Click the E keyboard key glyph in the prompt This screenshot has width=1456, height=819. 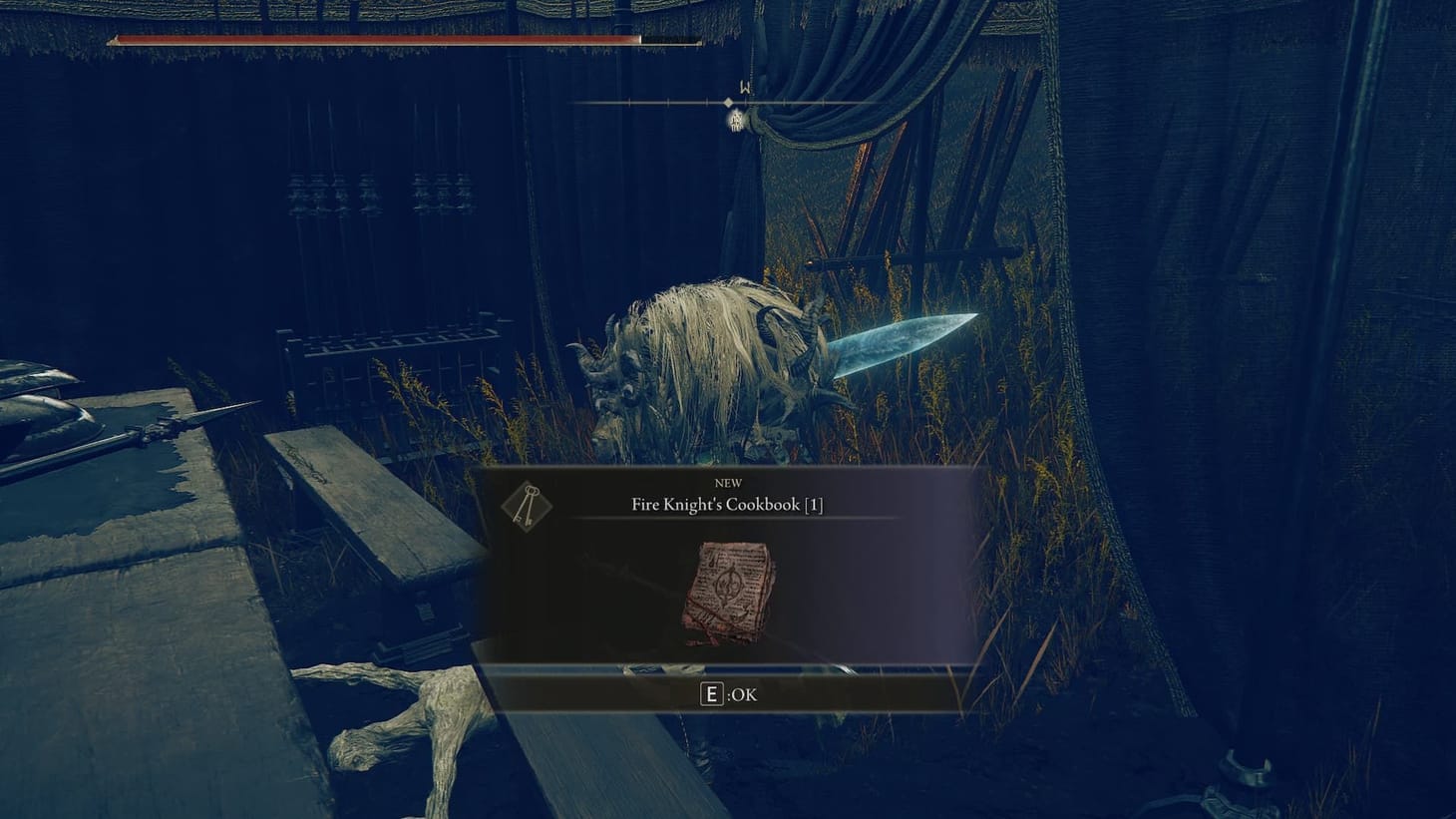[710, 694]
